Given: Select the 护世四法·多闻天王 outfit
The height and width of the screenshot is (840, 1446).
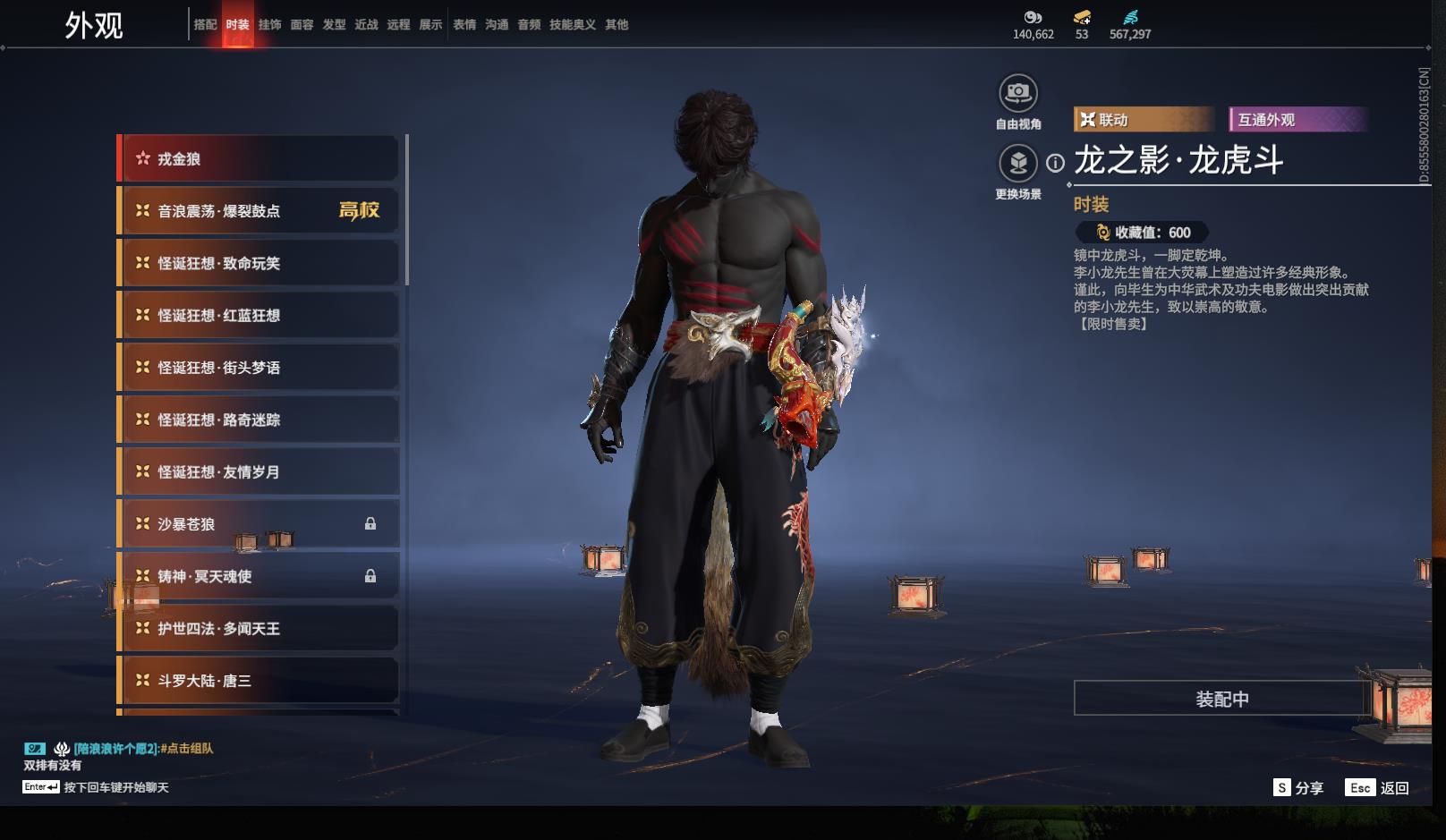Looking at the screenshot, I should [259, 629].
